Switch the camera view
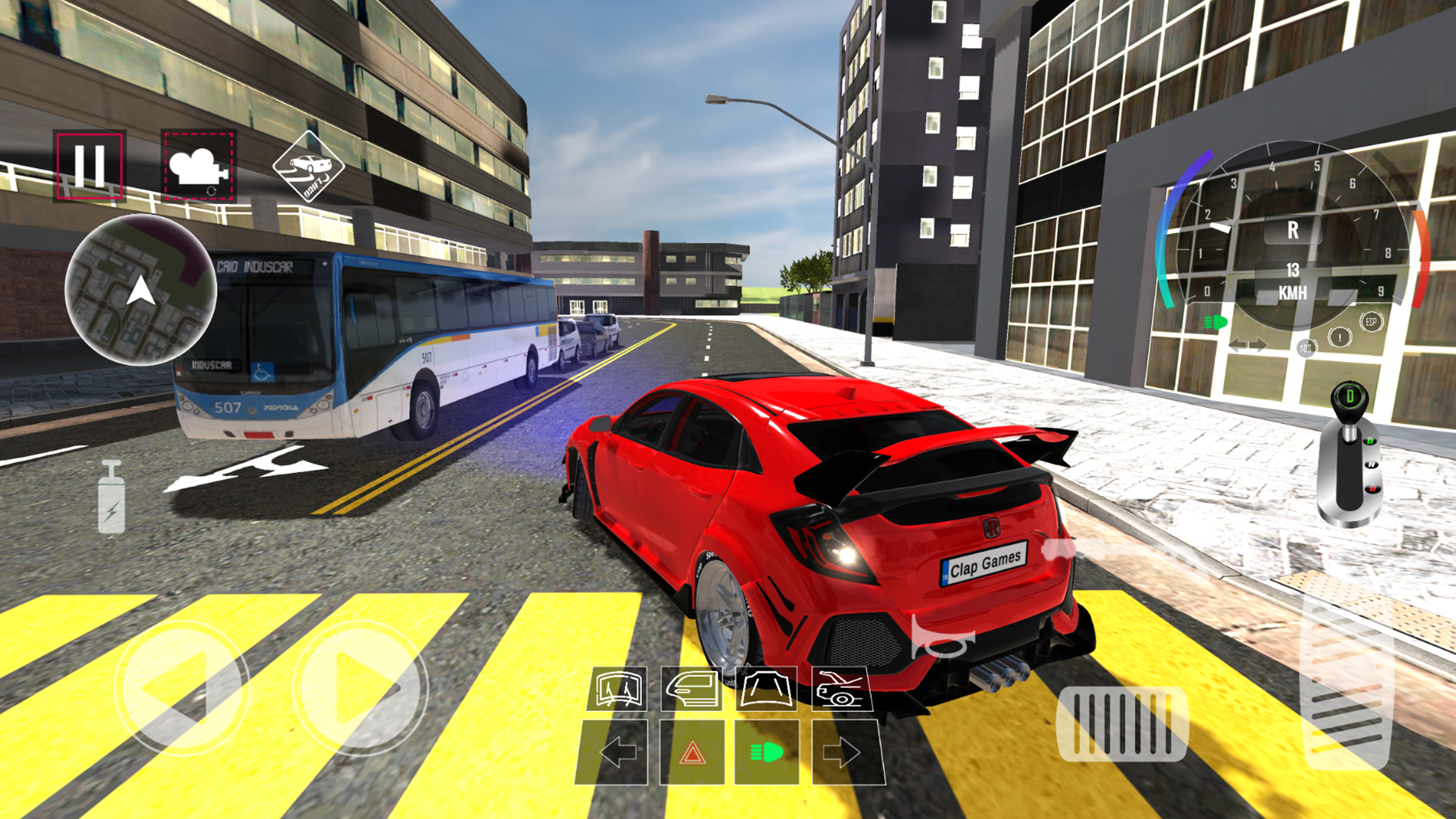The height and width of the screenshot is (819, 1456). [x=198, y=166]
